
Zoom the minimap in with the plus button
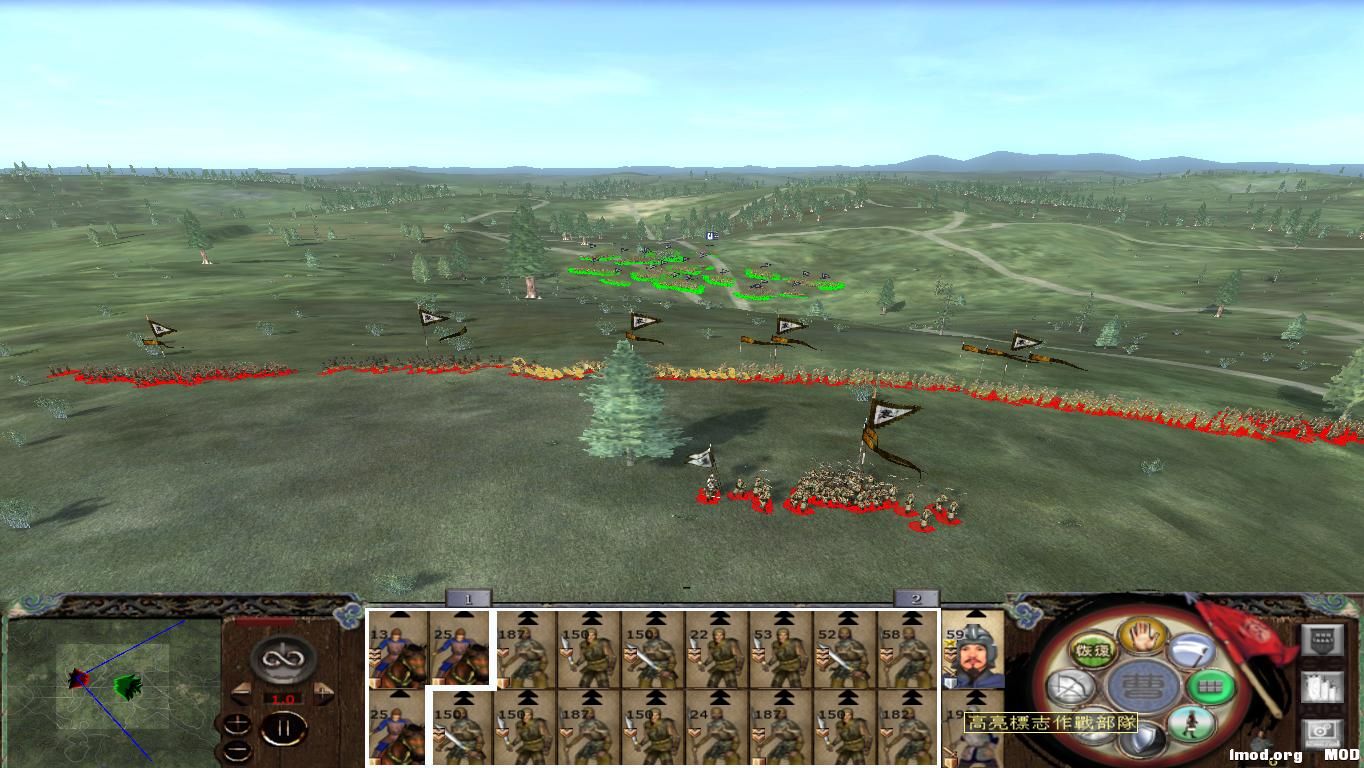[237, 723]
